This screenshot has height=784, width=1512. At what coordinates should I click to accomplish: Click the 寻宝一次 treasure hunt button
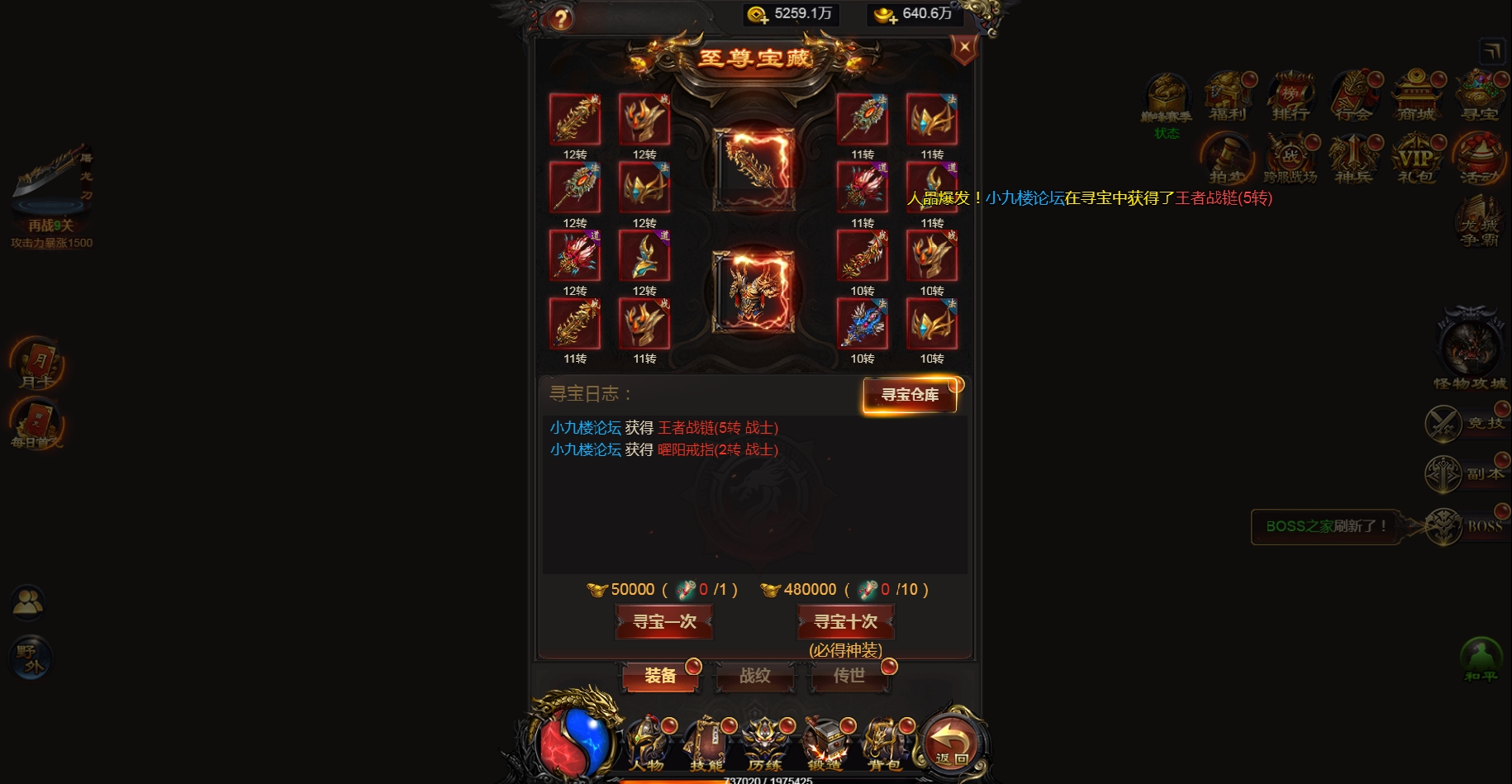click(x=663, y=622)
